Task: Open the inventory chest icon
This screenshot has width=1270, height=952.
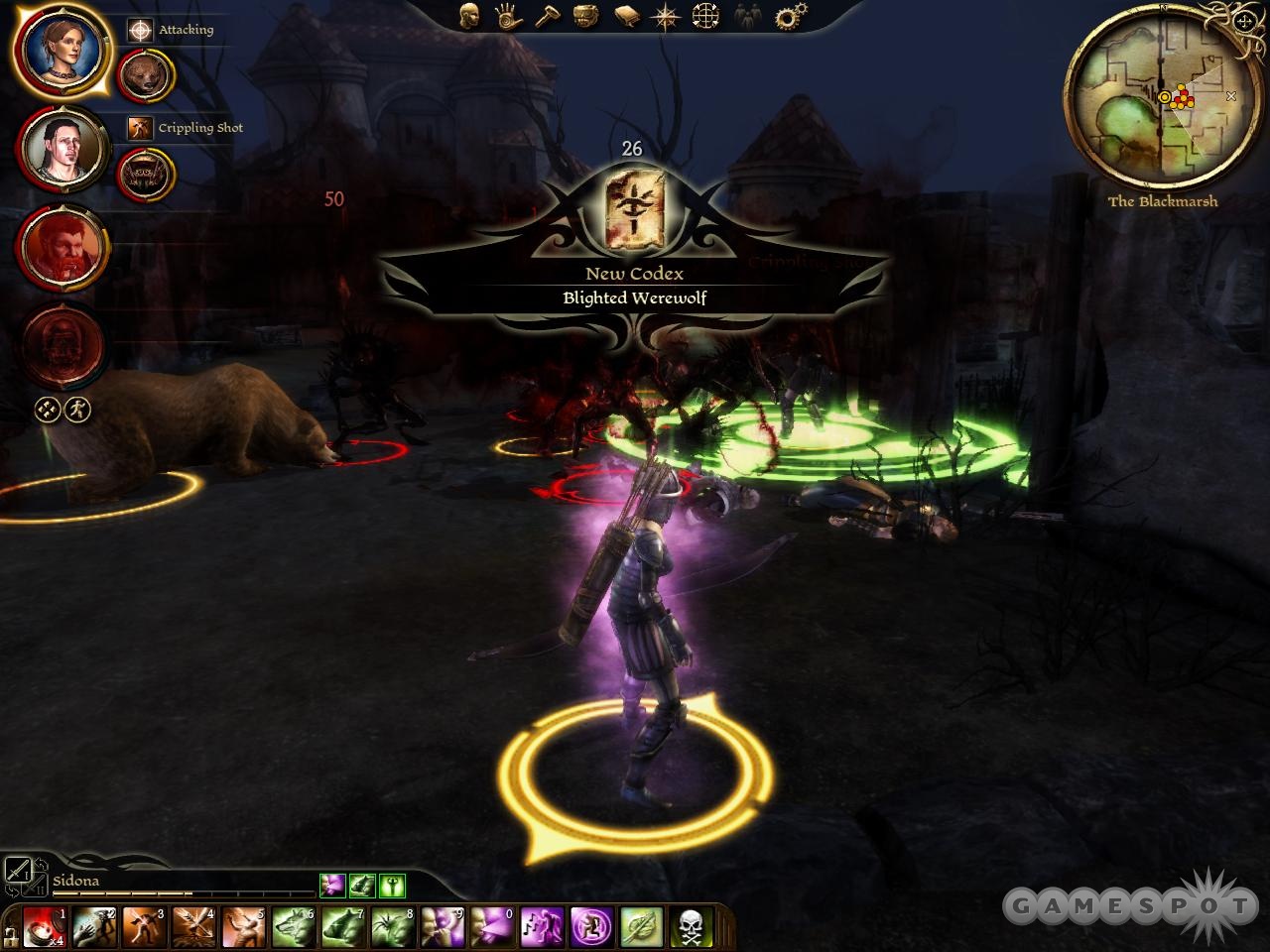Action: tap(586, 16)
